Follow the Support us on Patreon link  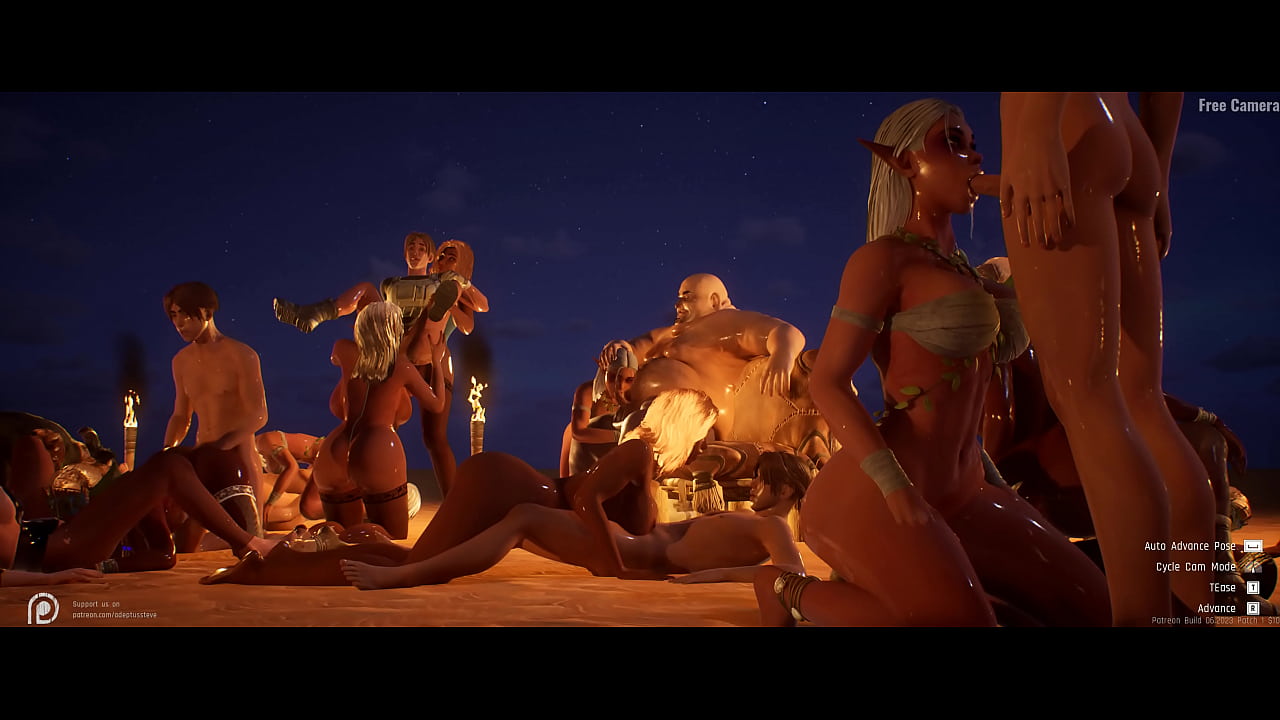point(114,609)
